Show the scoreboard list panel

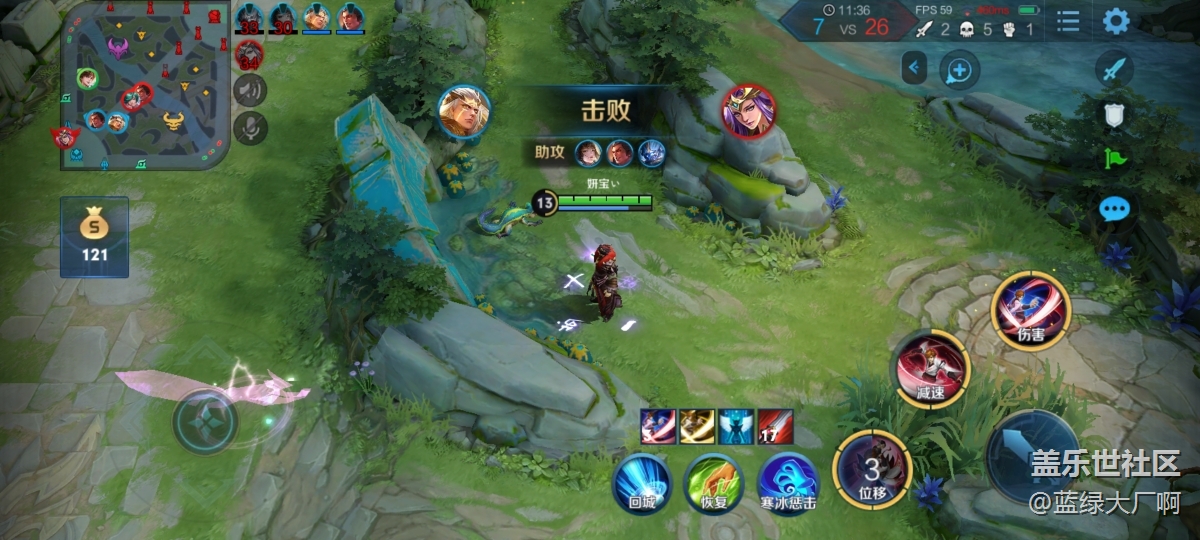[x=1068, y=21]
